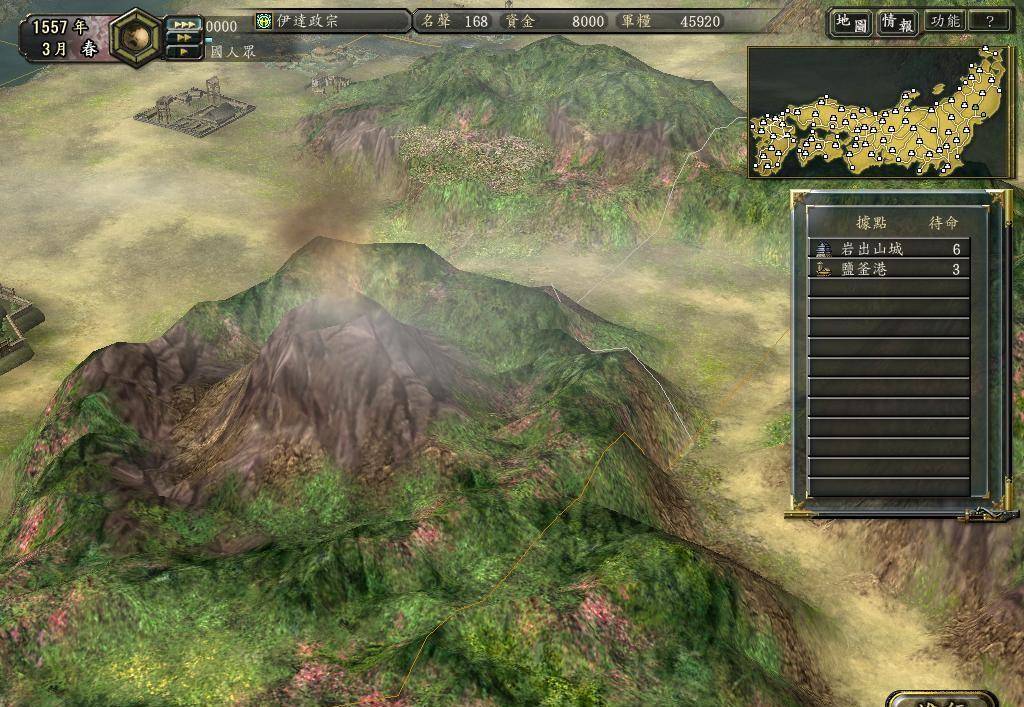Screen dimensions: 1024x707
Task: Set game speed to triple arrows
Action: [184, 25]
